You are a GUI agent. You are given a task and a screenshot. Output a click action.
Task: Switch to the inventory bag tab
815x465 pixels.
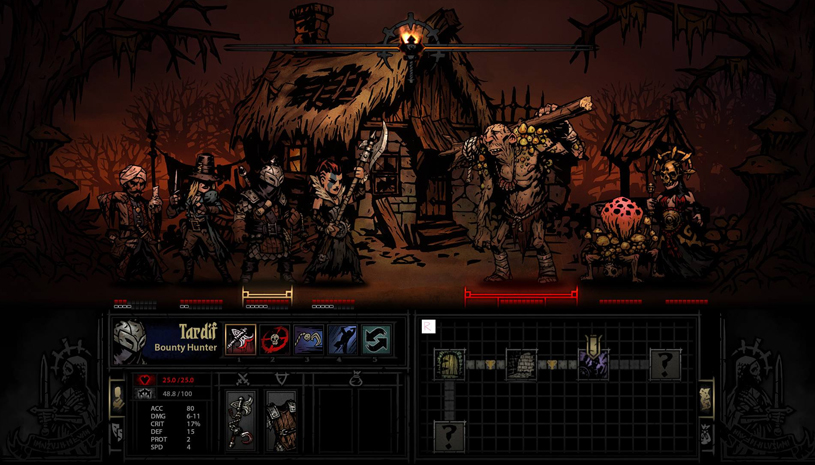click(x=705, y=433)
